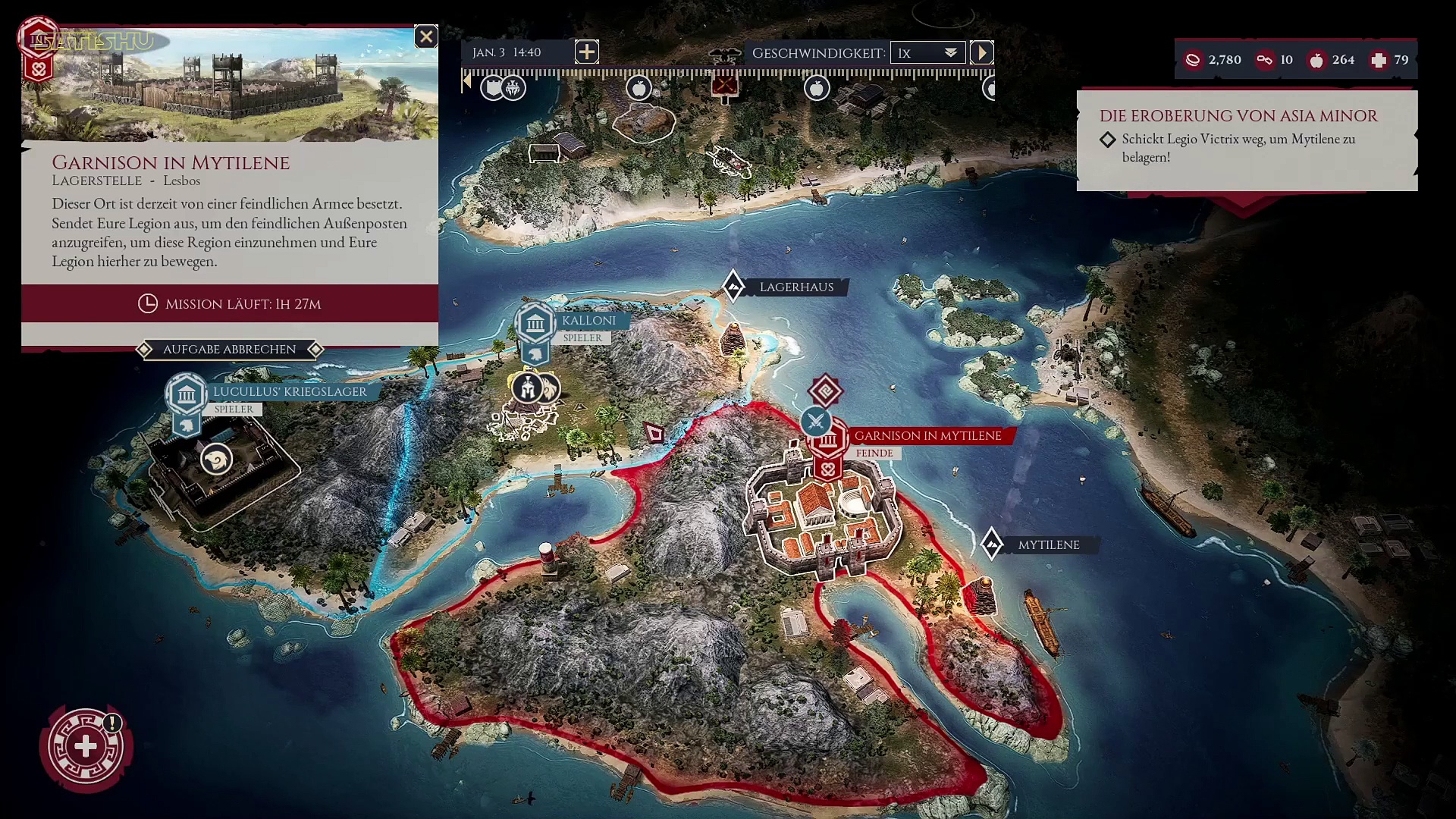
Task: Click the enemy Garnison in Mytilene marker
Action: (828, 440)
